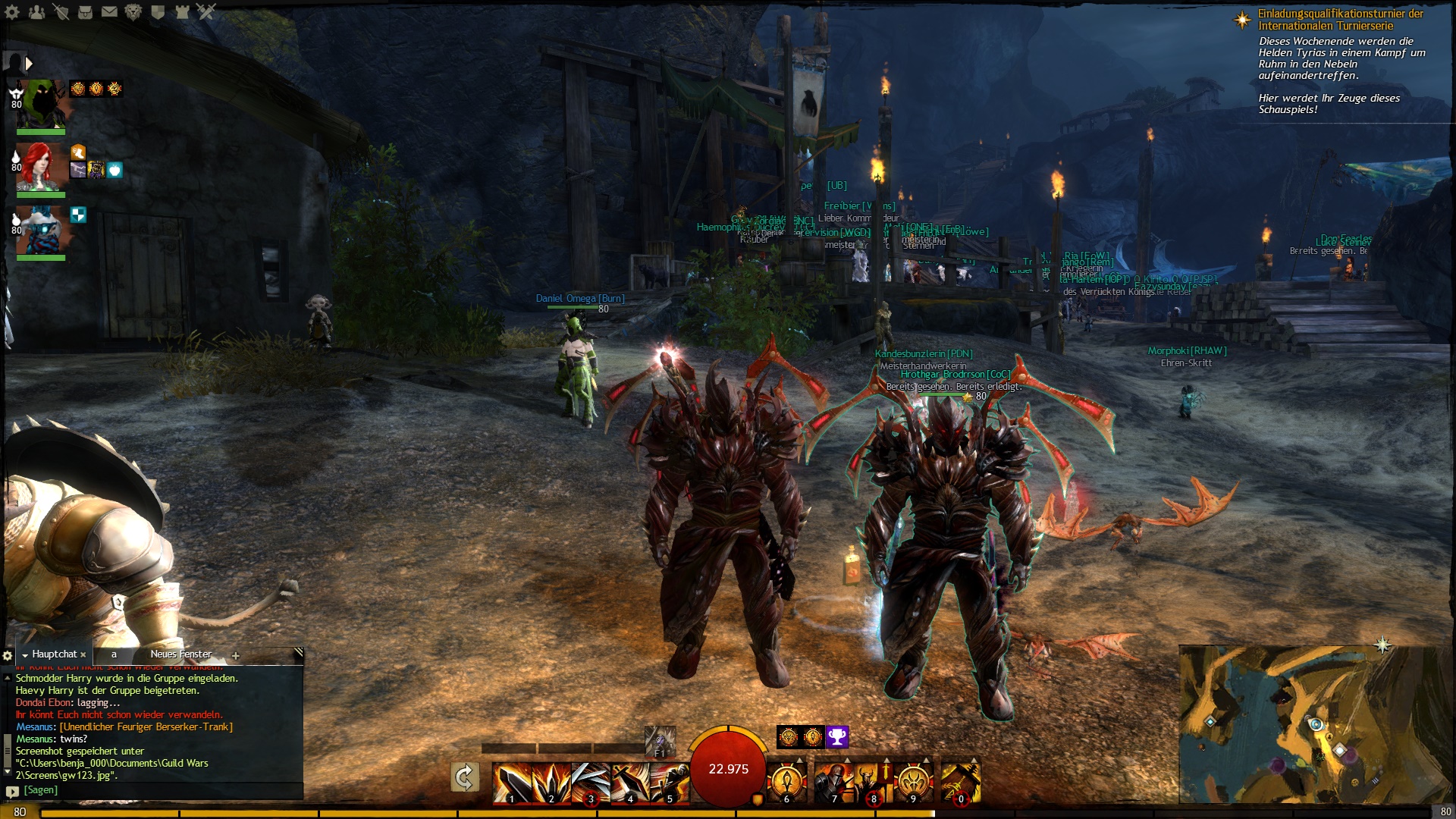Switch to the Hauptchat tab

coord(54,654)
